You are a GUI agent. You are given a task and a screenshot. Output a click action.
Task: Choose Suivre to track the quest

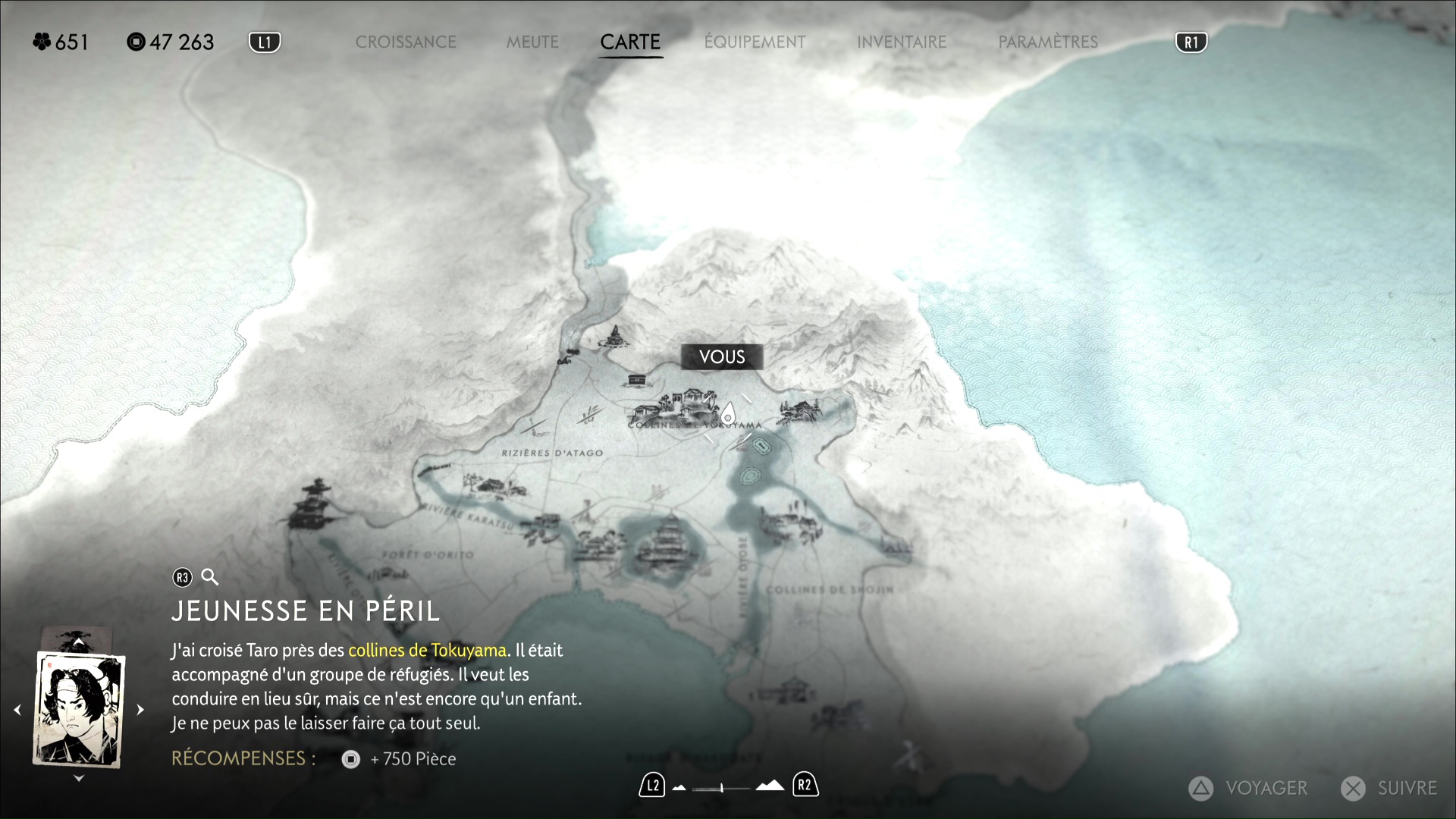[1389, 789]
